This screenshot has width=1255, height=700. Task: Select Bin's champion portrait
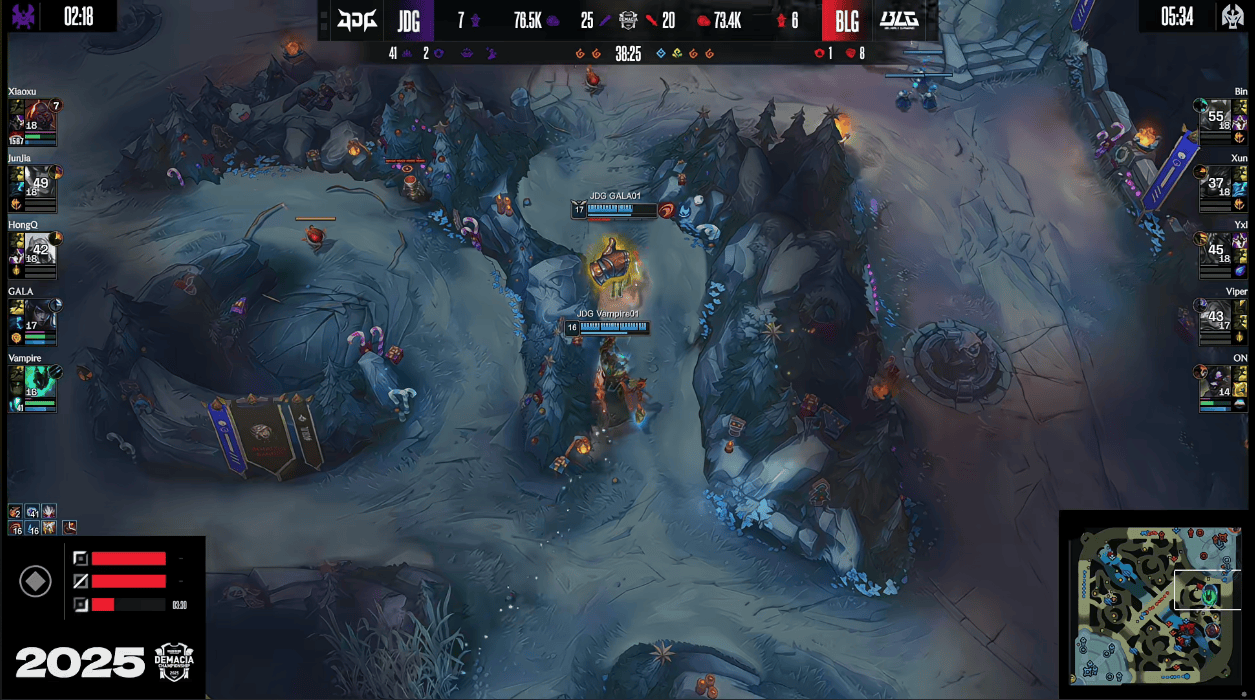(x=1215, y=115)
